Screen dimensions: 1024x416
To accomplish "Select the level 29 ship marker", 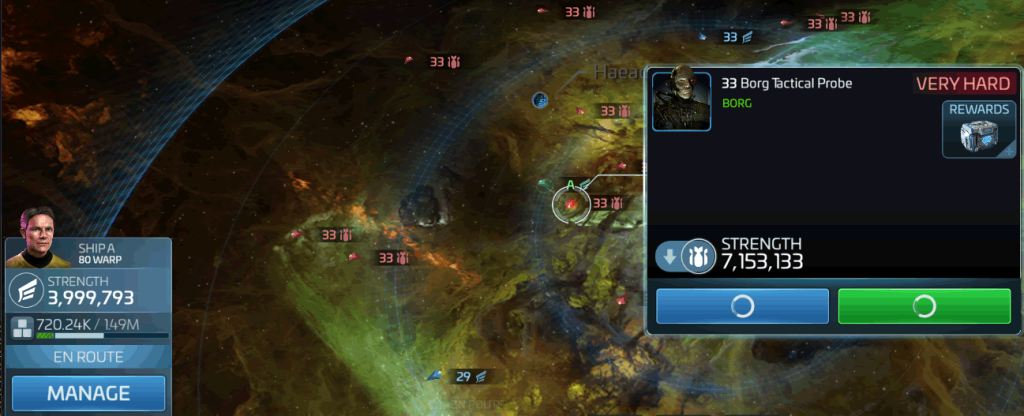I will pyautogui.click(x=463, y=376).
